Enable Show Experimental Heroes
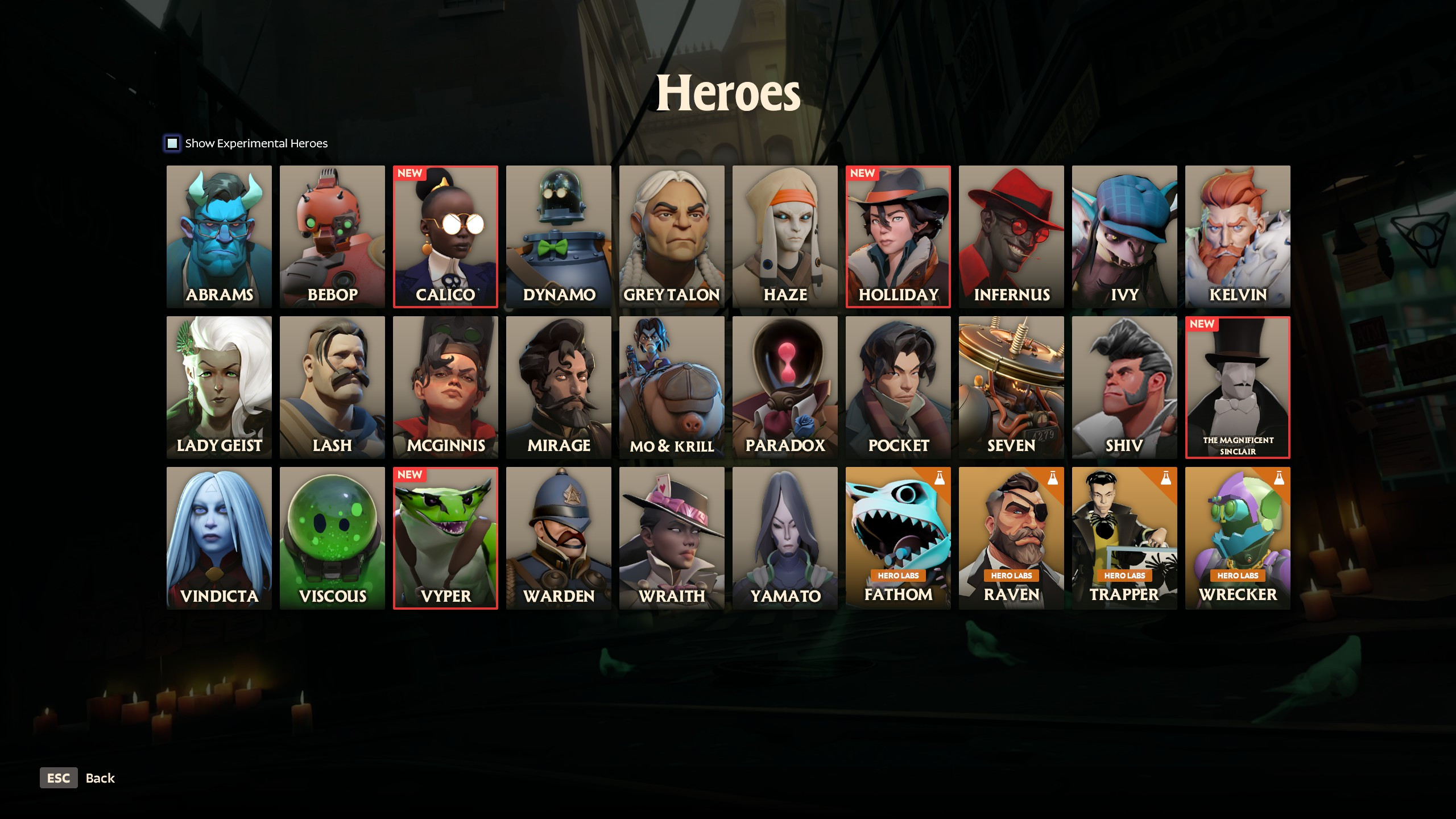This screenshot has width=1456, height=819. coord(172,143)
